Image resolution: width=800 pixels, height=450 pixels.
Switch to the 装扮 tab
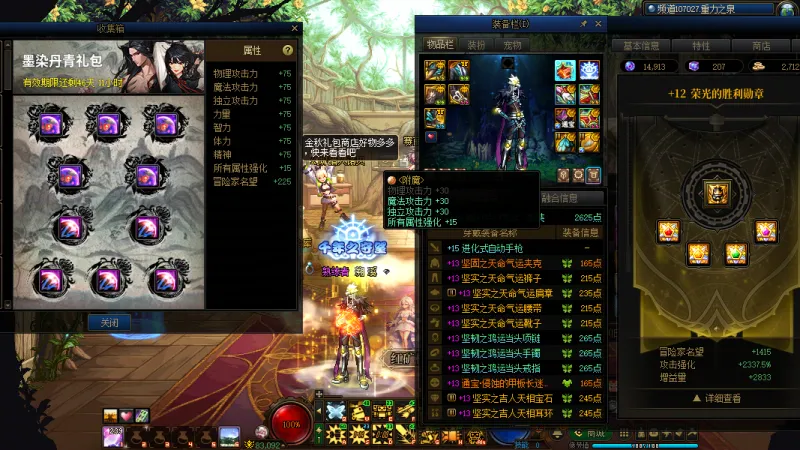point(477,45)
